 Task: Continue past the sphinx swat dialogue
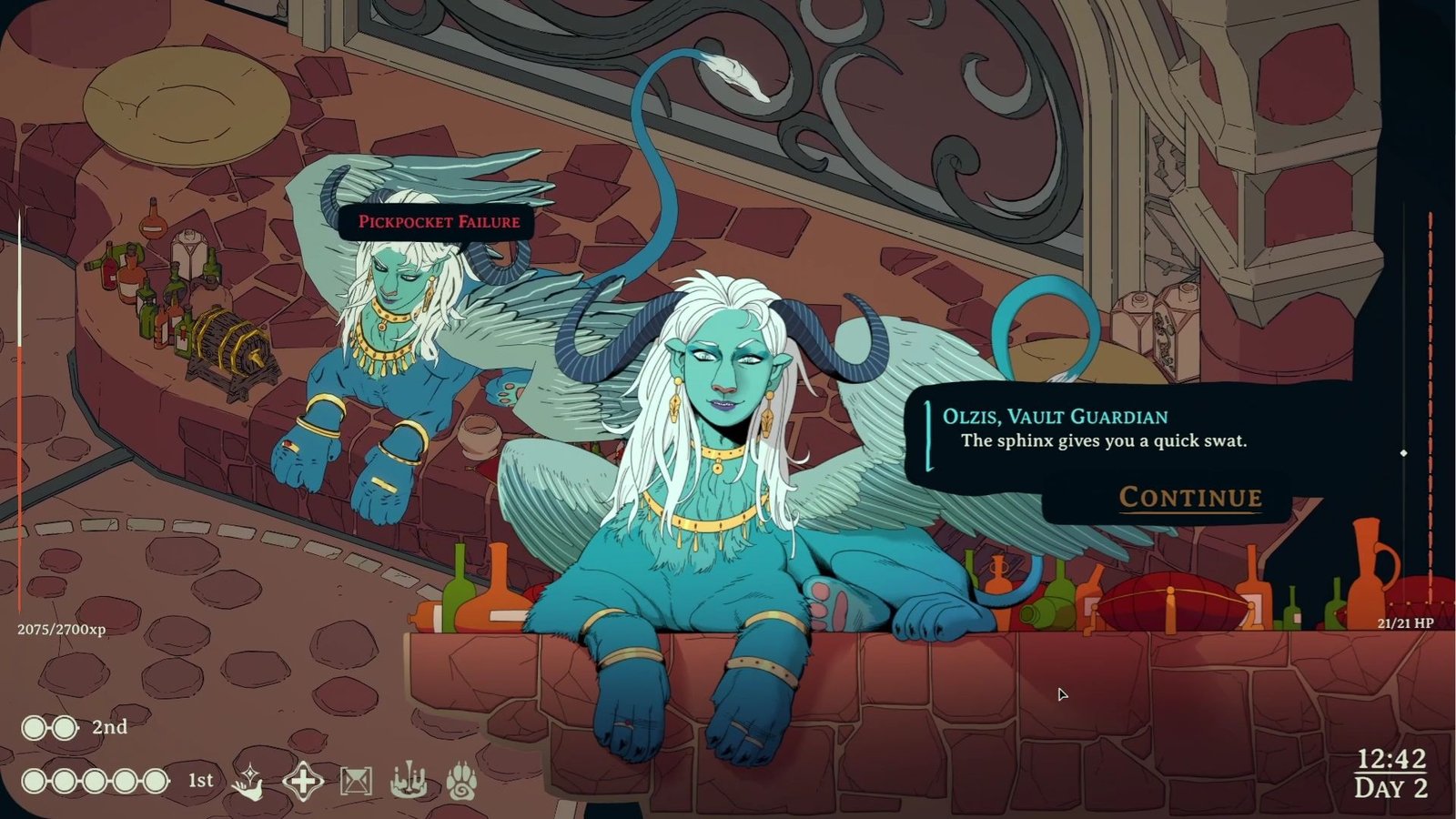[1189, 497]
